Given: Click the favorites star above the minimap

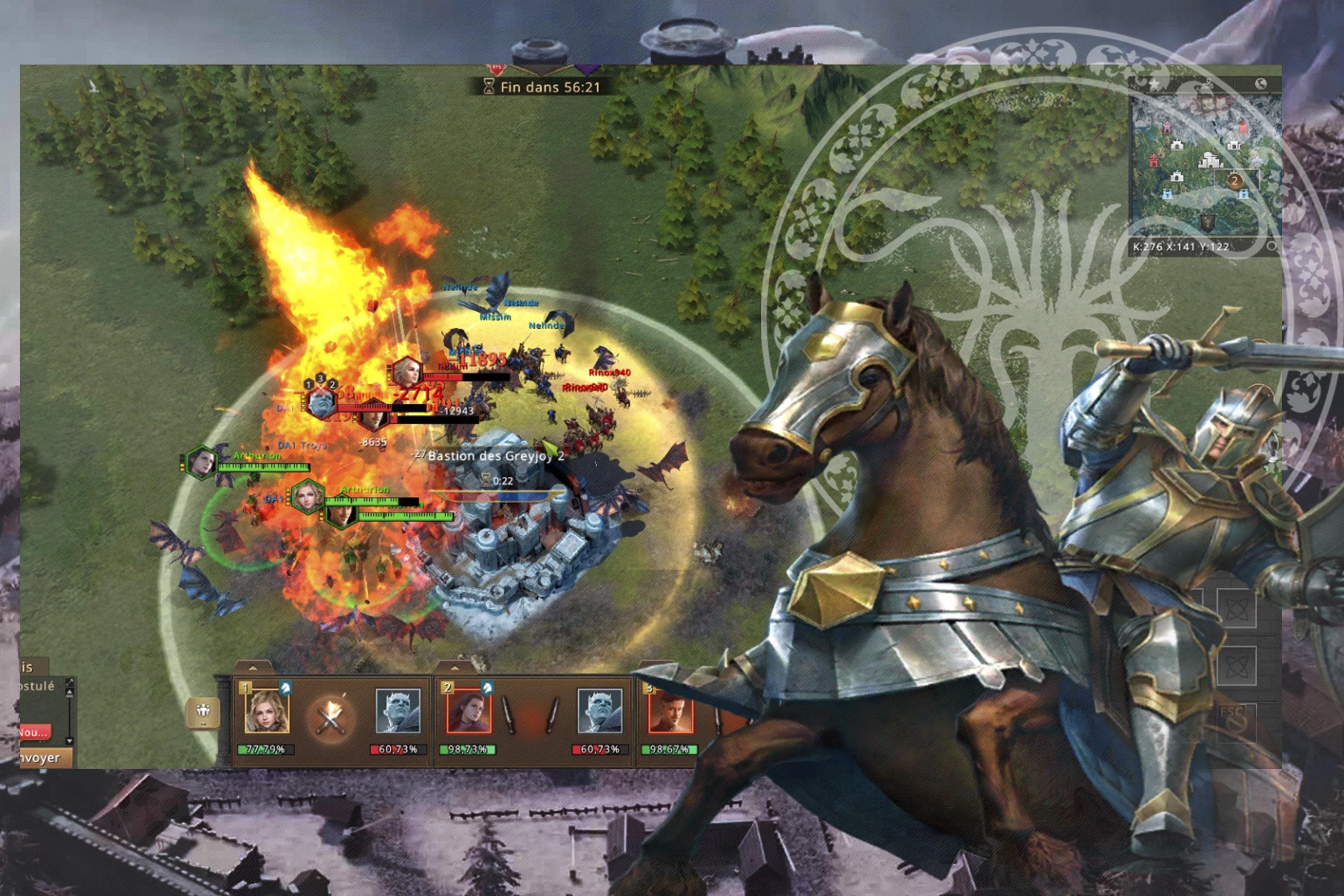Looking at the screenshot, I should coord(1154,85).
